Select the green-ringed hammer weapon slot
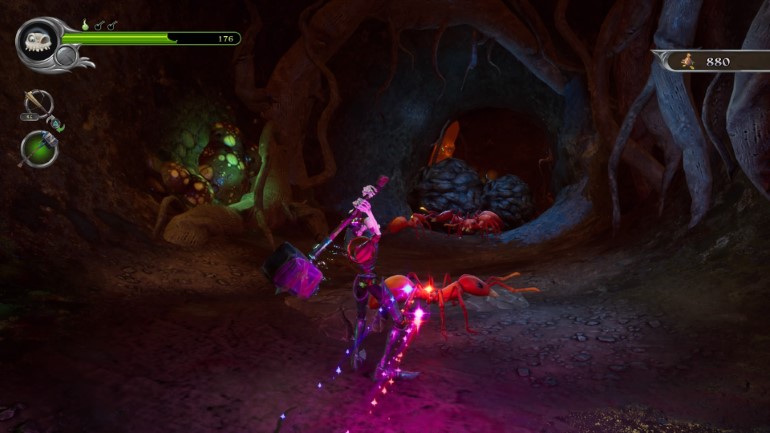Viewport: 770px width, 433px height. tap(39, 148)
